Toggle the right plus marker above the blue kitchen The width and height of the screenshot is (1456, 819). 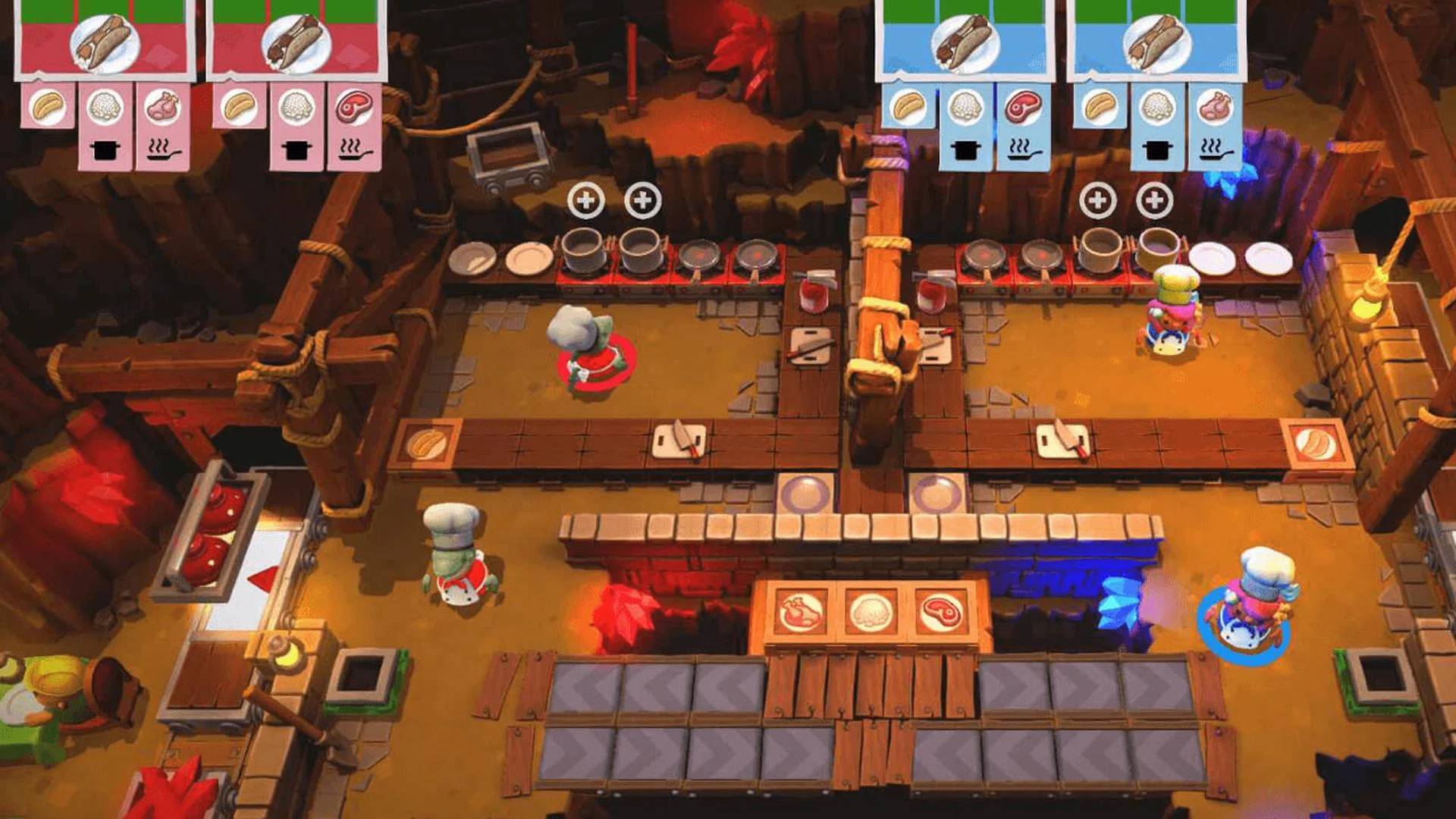click(x=1156, y=201)
